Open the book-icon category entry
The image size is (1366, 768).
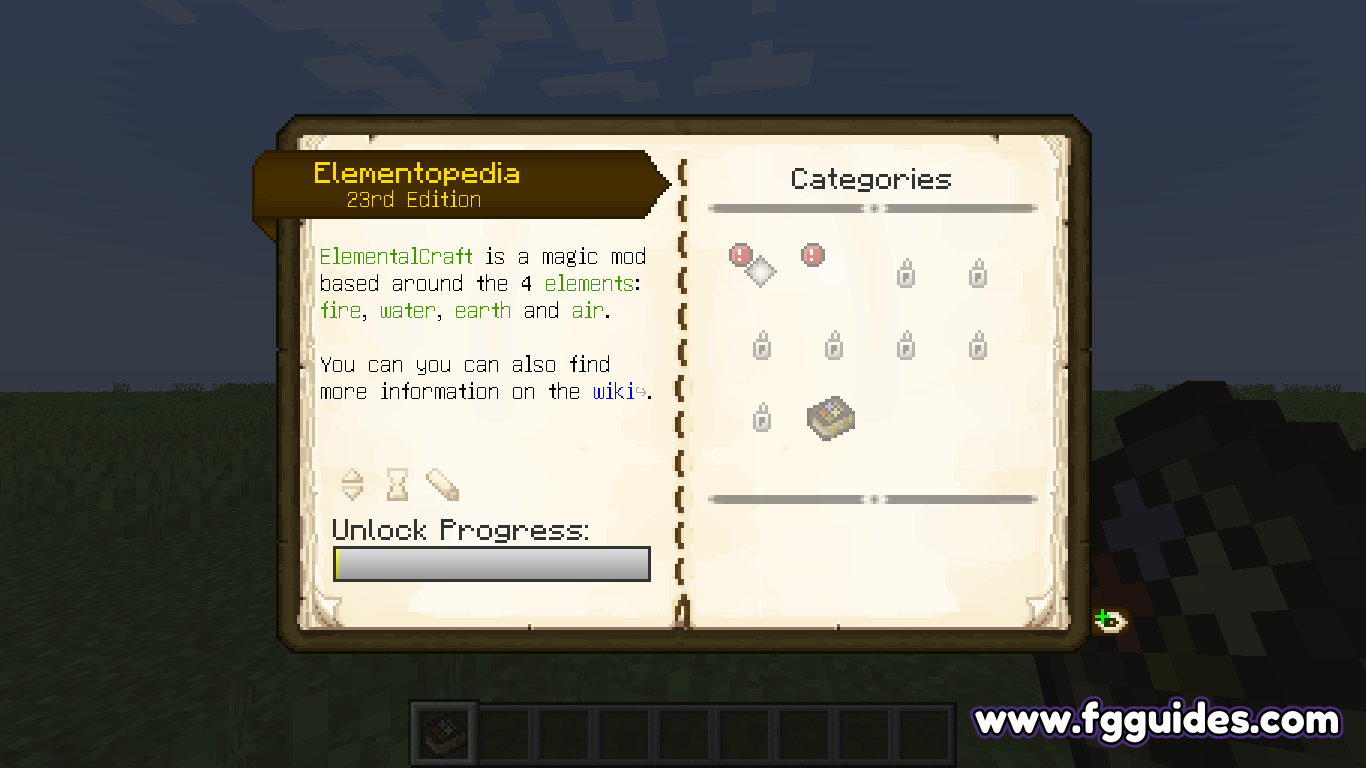[x=830, y=417]
